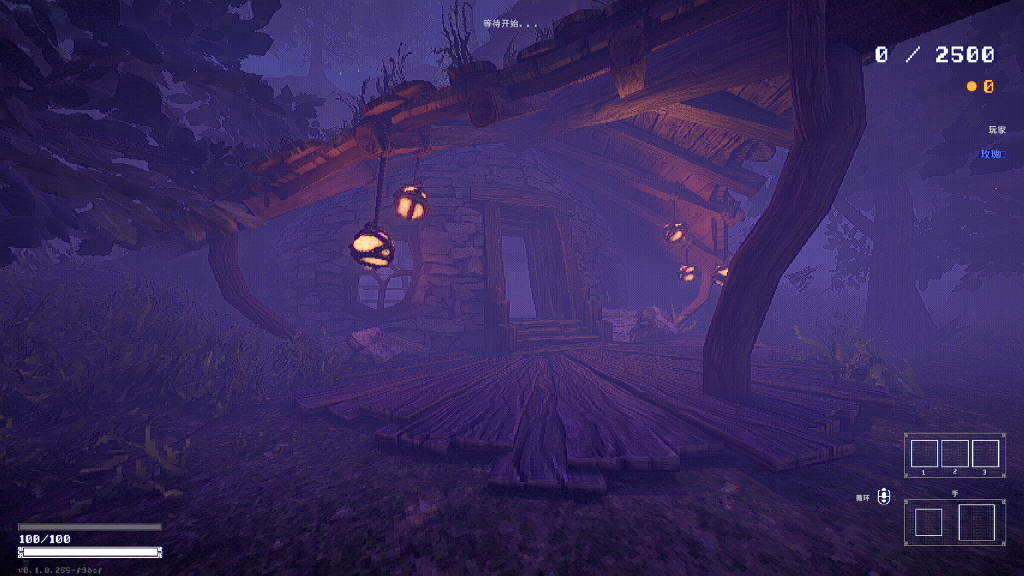
Task: Select inventory slot number 1
Action: 924,453
